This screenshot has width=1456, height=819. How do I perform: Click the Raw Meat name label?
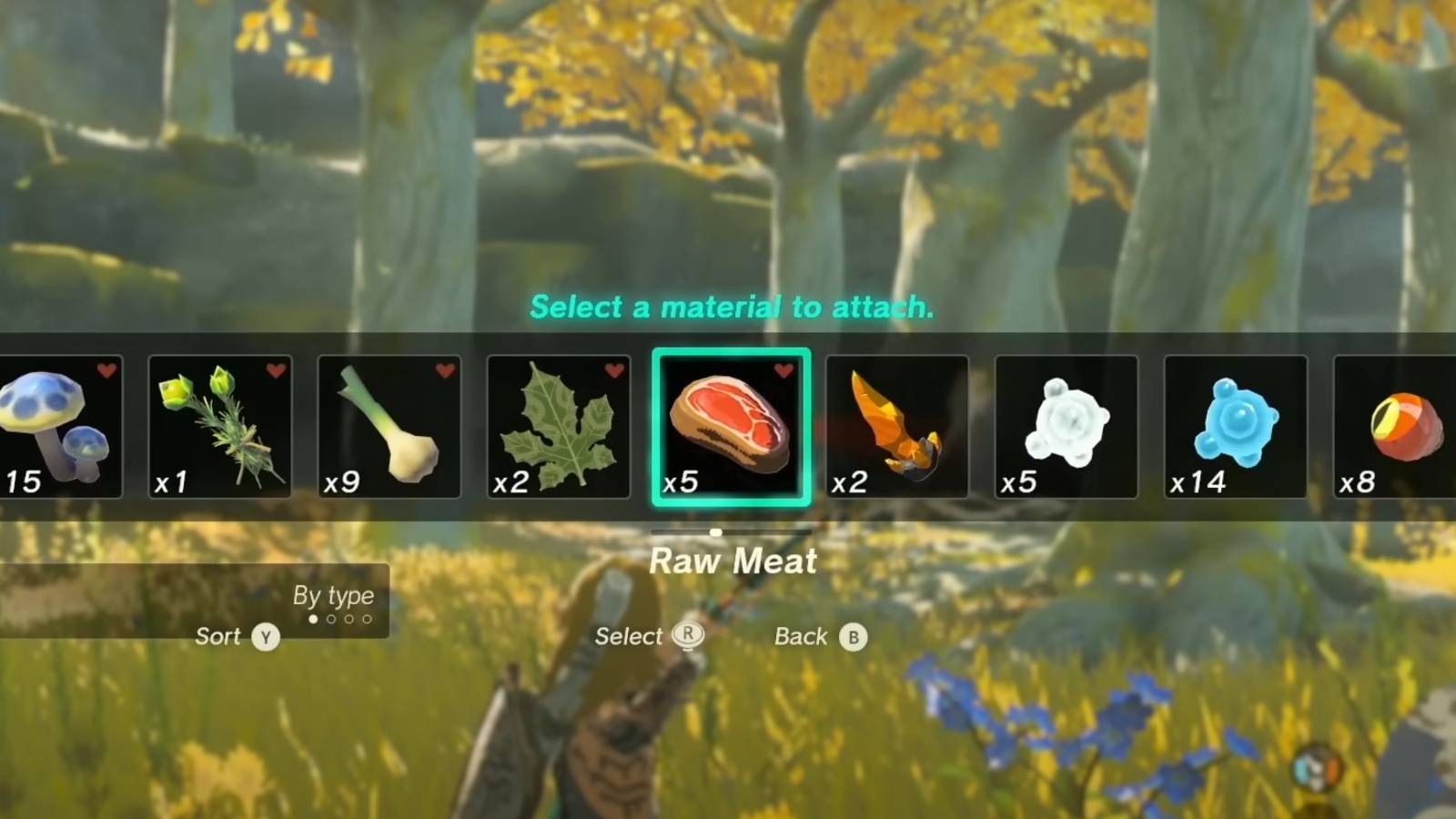(731, 561)
